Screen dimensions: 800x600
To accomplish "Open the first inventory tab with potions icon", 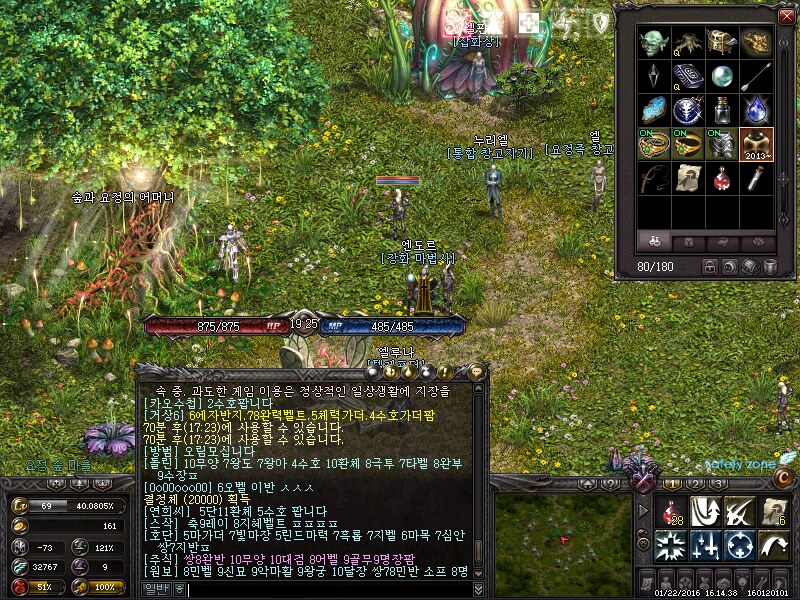I will (654, 242).
